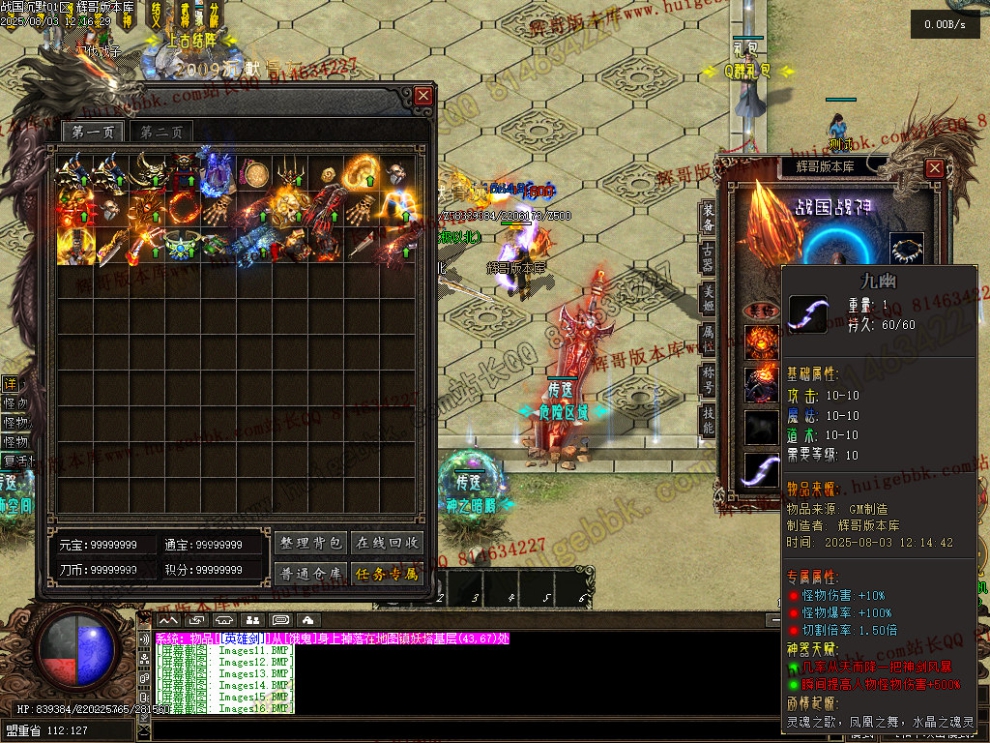Select the spiked necklace equipment slot

(906, 246)
